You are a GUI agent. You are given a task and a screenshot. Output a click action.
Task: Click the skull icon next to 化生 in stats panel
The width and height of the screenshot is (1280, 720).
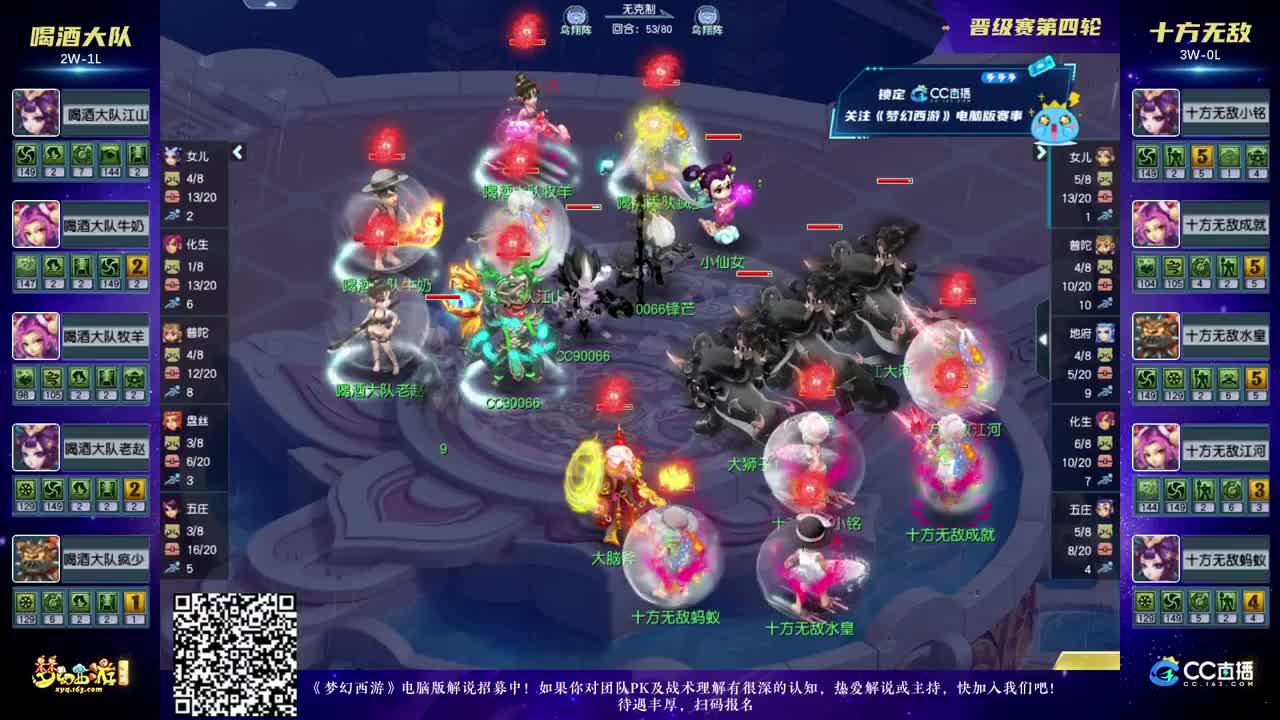(x=170, y=267)
